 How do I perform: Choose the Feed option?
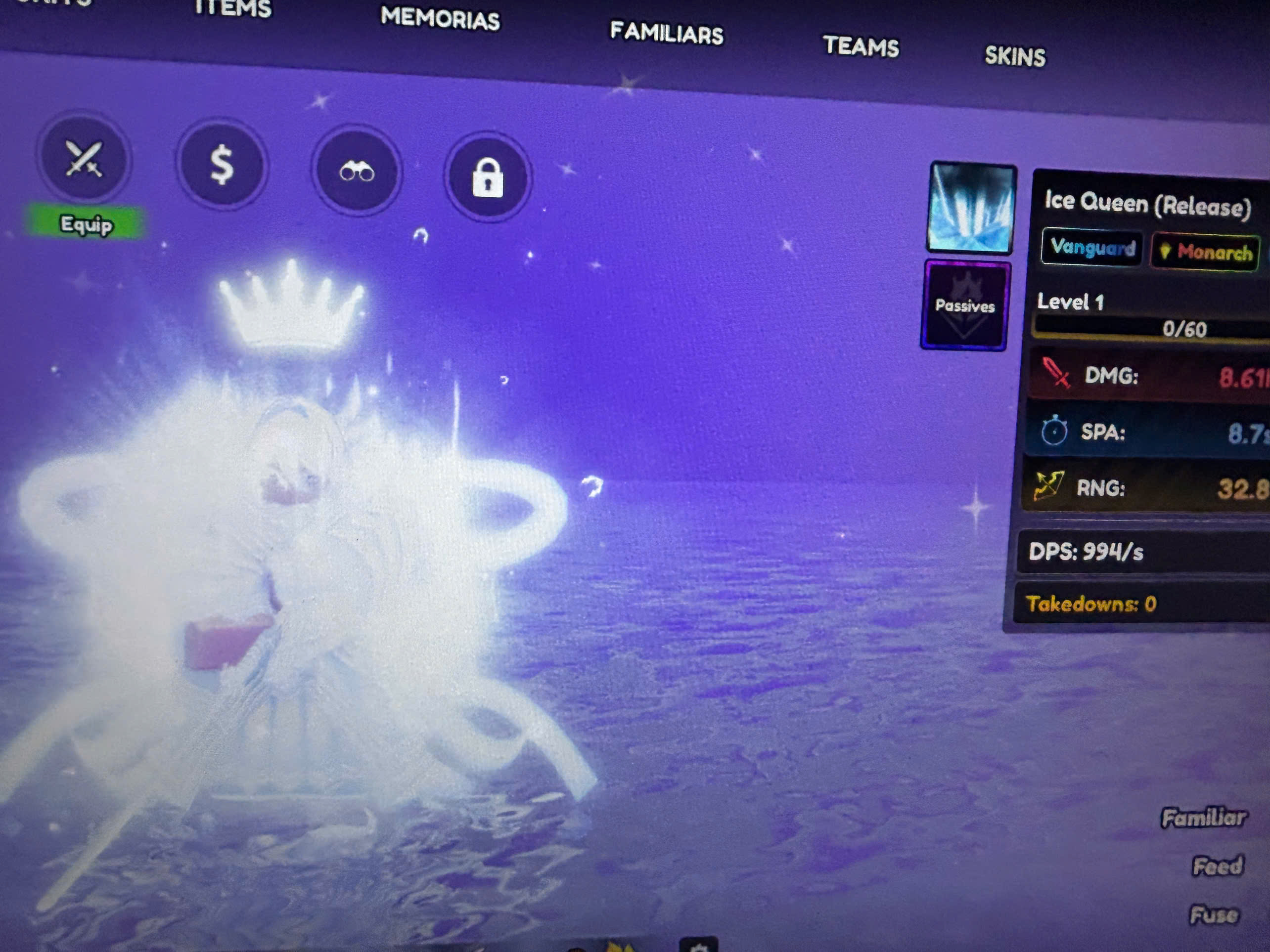pyautogui.click(x=1218, y=866)
